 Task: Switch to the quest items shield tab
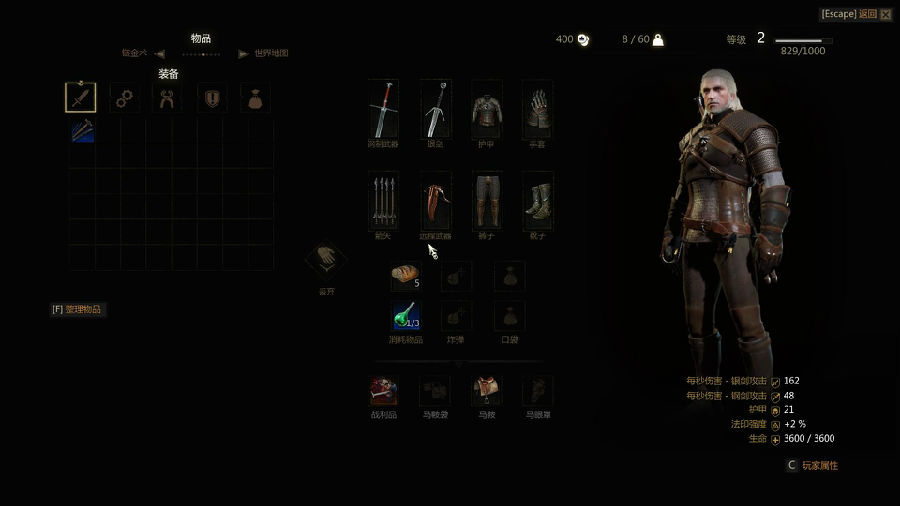pos(211,98)
